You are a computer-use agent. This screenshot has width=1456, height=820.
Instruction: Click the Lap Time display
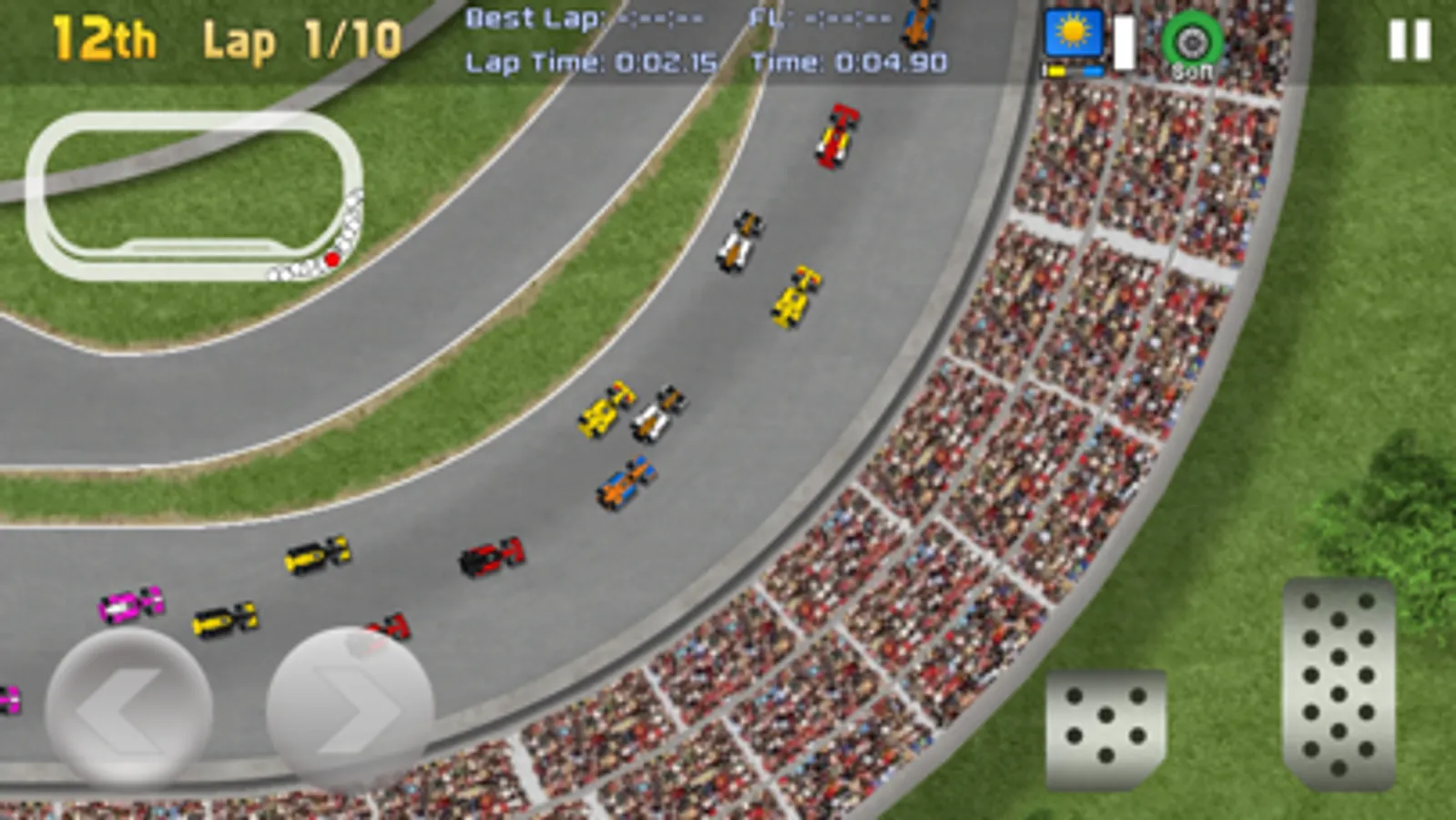[x=592, y=64]
